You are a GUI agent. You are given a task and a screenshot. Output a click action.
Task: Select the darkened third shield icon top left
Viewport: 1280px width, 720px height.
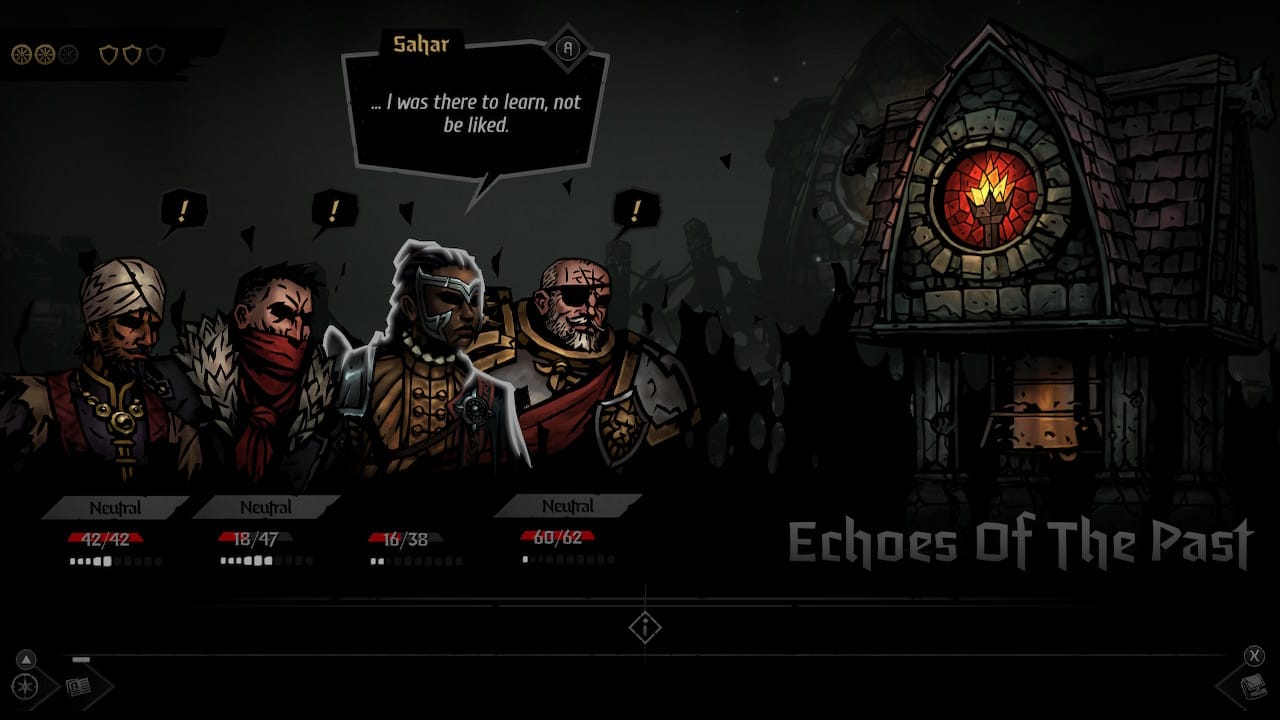pos(156,52)
